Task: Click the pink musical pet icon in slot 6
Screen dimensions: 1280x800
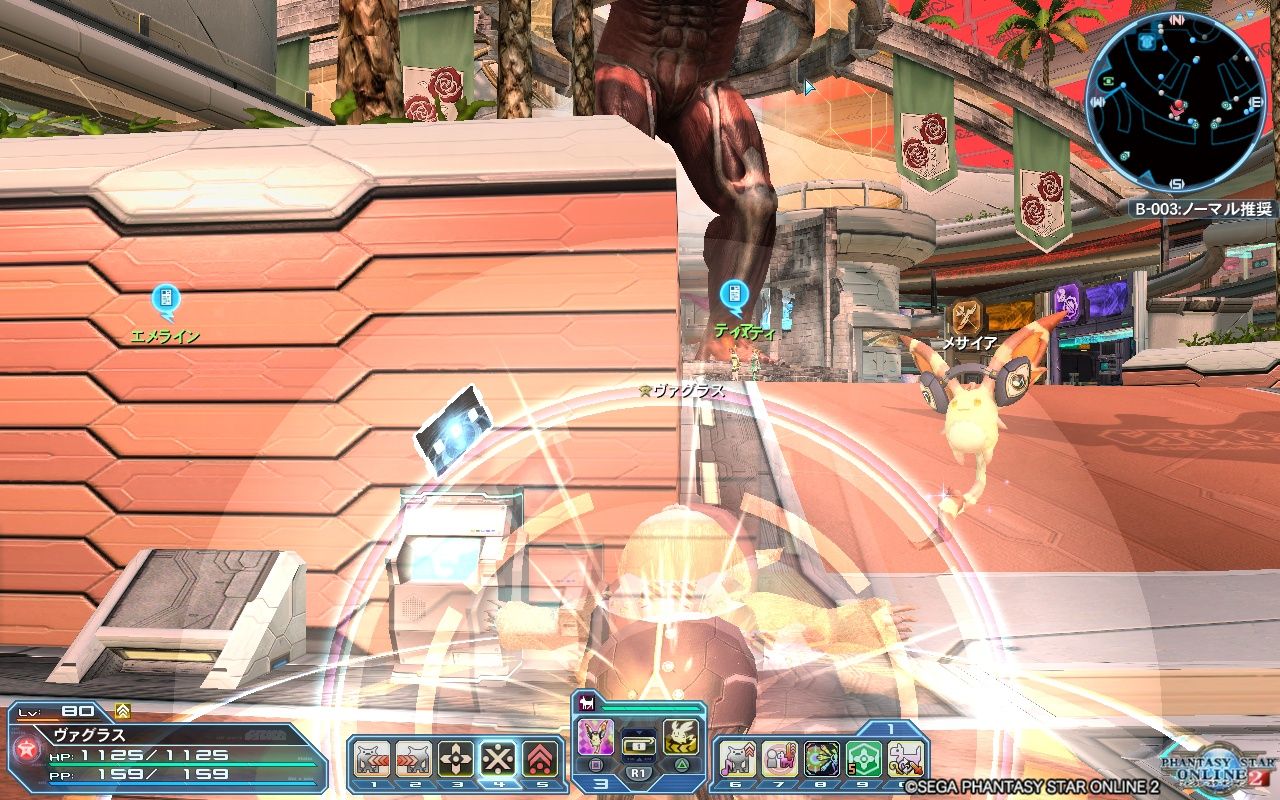Action: click(738, 759)
